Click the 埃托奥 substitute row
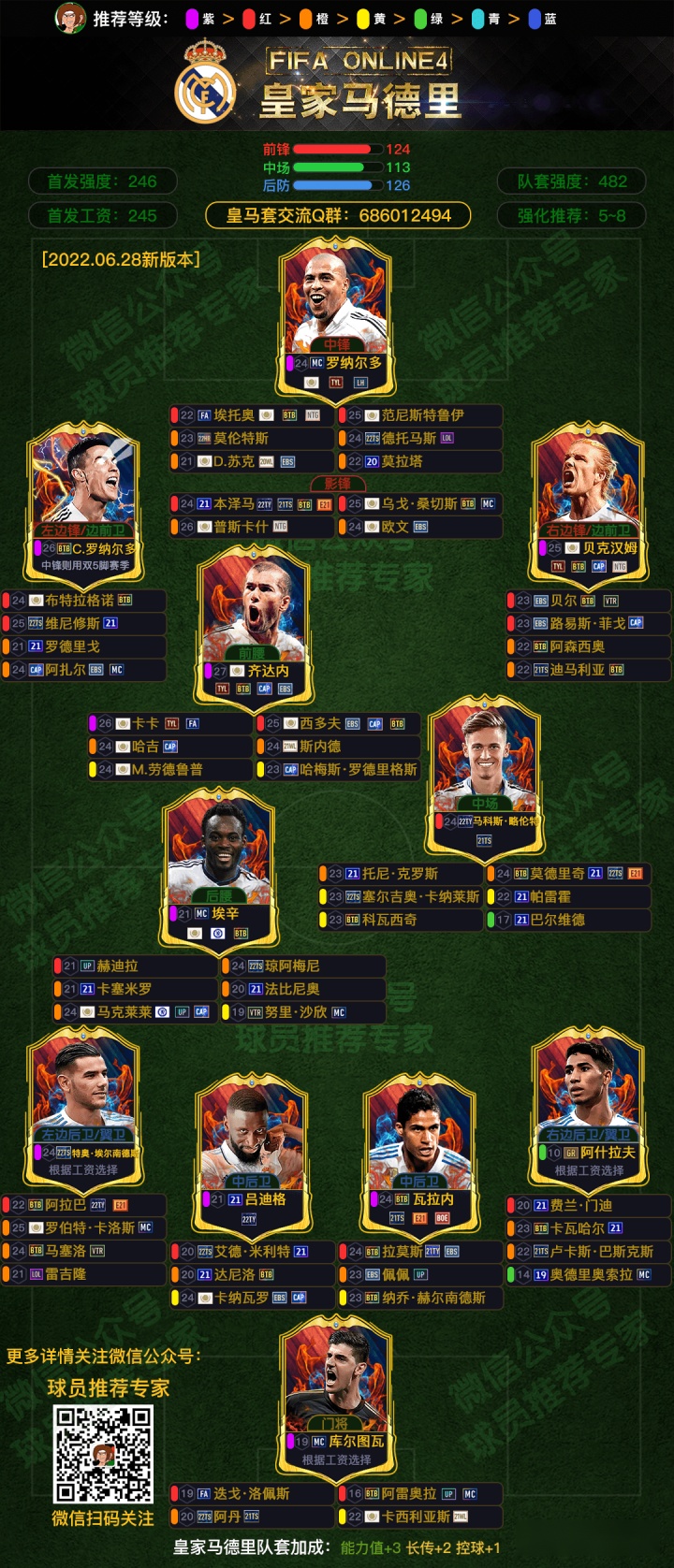Viewport: 674px width, 1568px height. pyautogui.click(x=251, y=415)
